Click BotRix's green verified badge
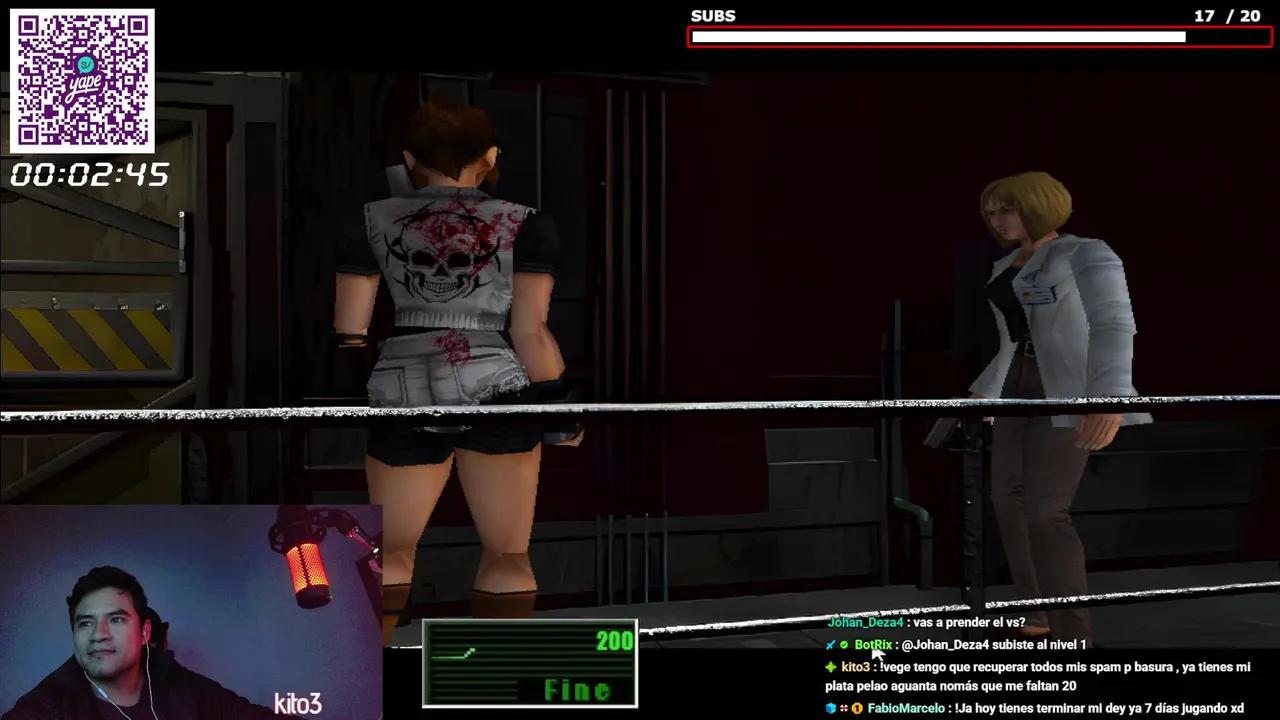Image resolution: width=1280 pixels, height=720 pixels. click(845, 645)
